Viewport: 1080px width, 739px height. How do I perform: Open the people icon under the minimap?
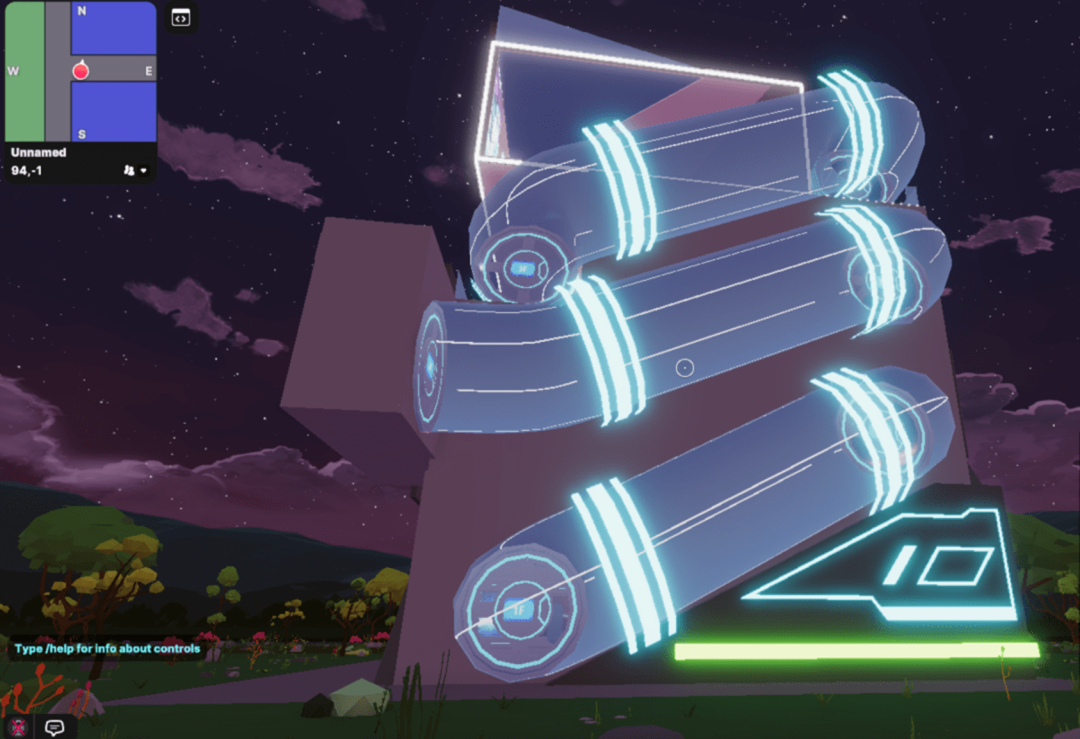point(129,171)
